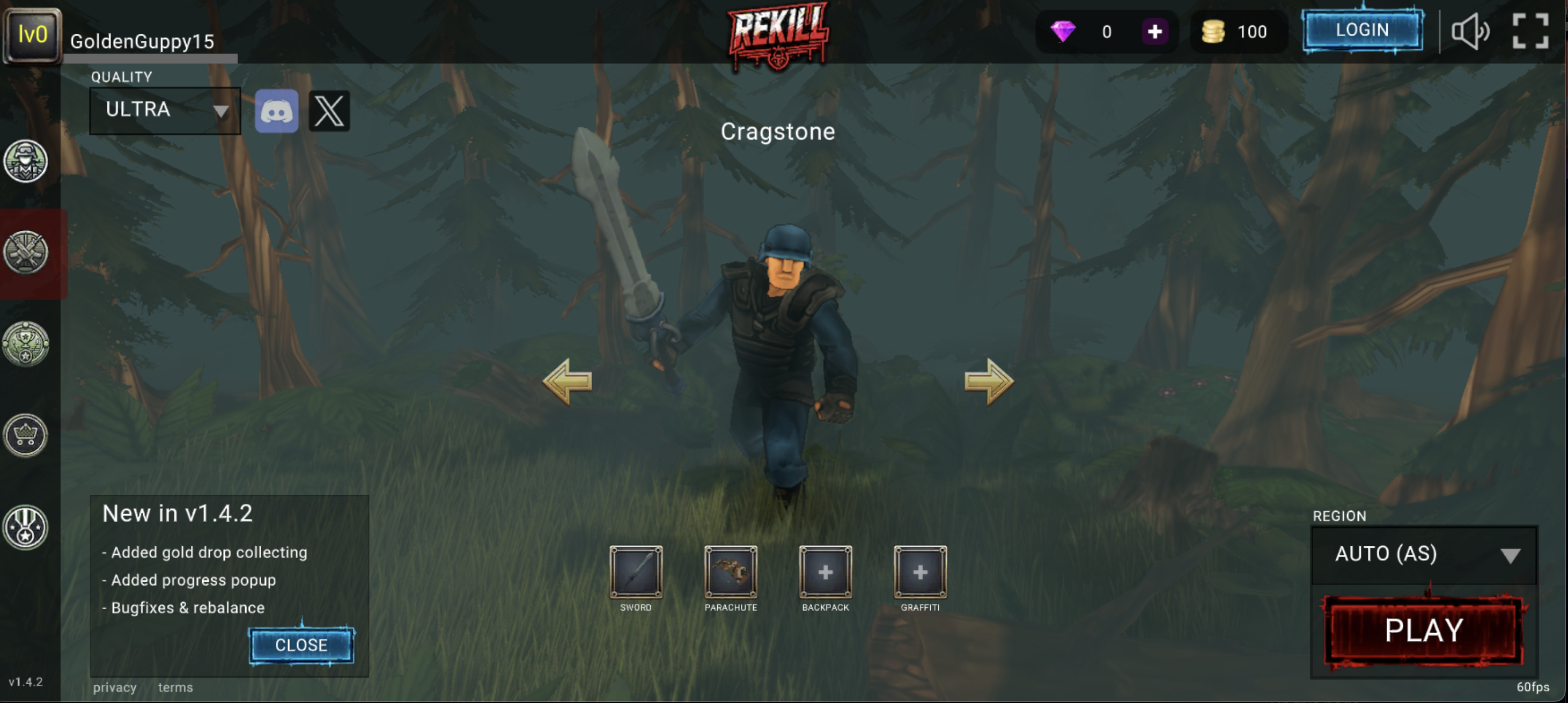Close the v1.4.2 news panel

(x=301, y=645)
